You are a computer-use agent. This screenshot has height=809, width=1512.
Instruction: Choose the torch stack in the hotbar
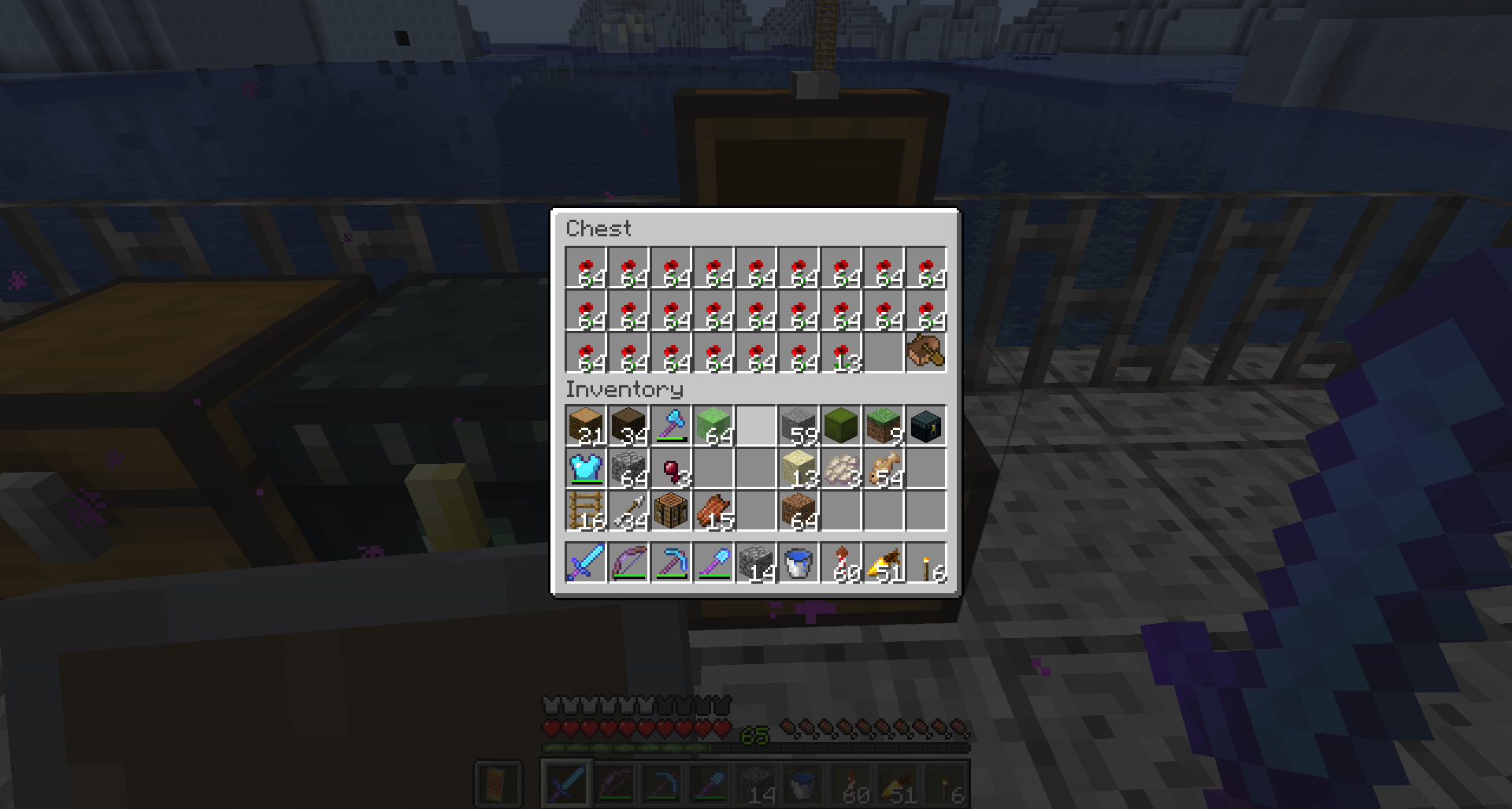926,563
